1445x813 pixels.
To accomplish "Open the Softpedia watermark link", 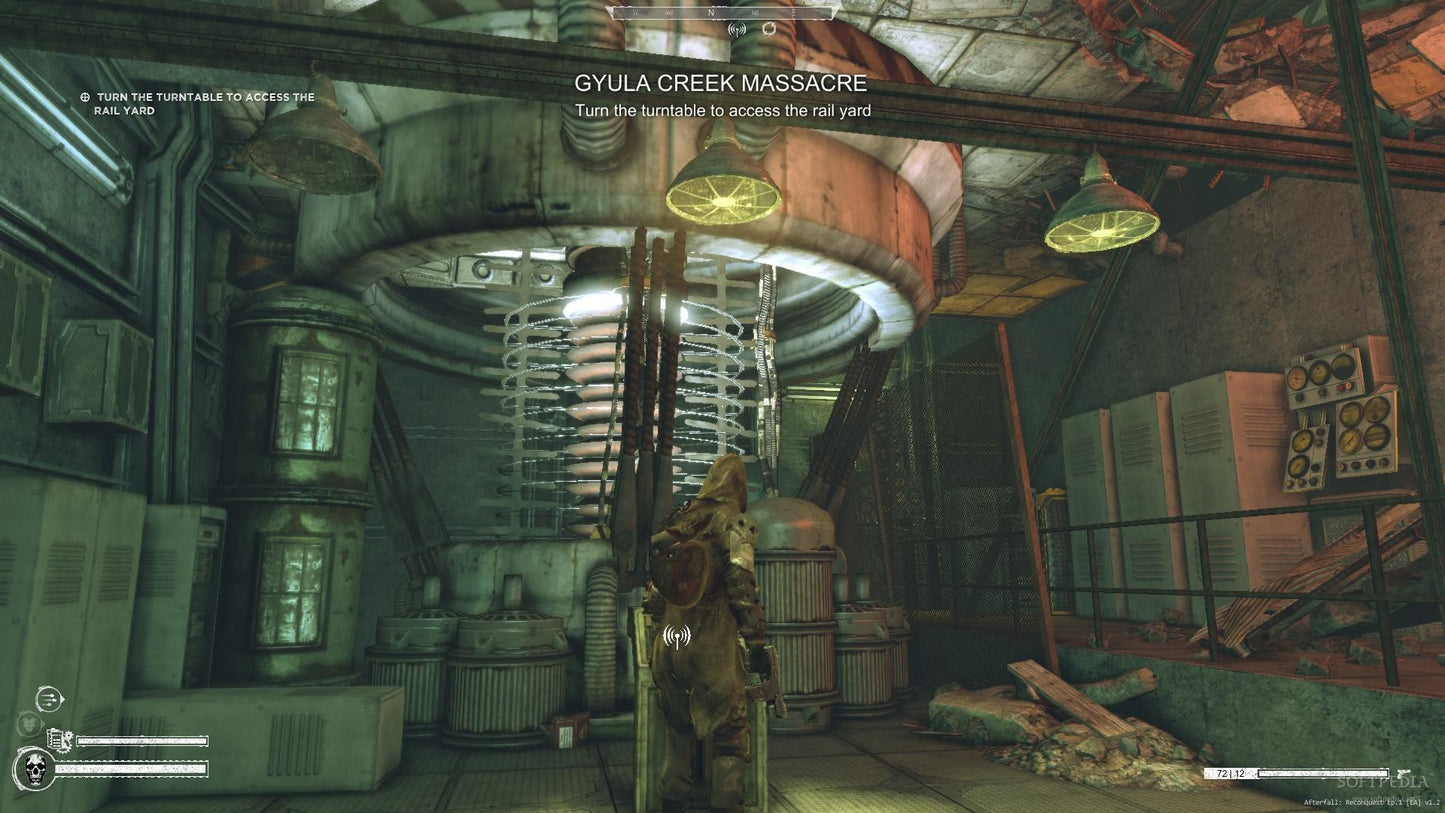I will pyautogui.click(x=1383, y=784).
